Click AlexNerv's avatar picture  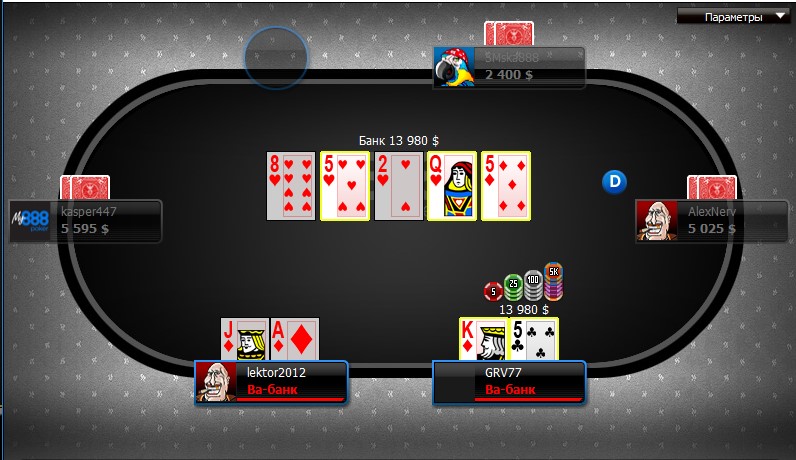pyautogui.click(x=656, y=220)
